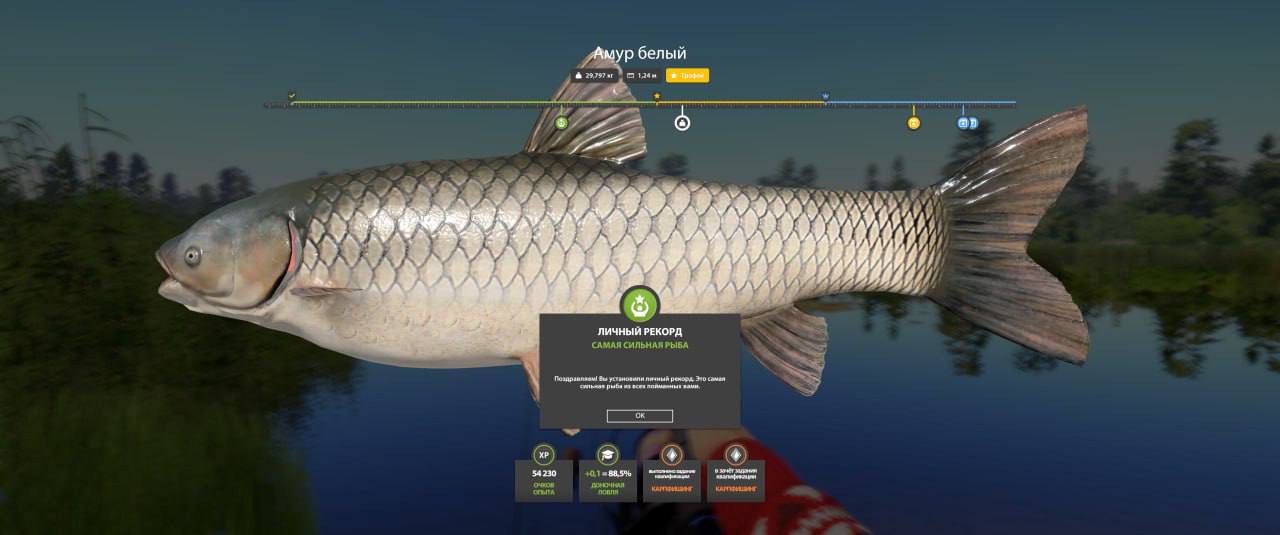Viewport: 1280px width, 535px height.
Task: Open the Доночная ловля skill reward tile
Action: click(x=607, y=473)
